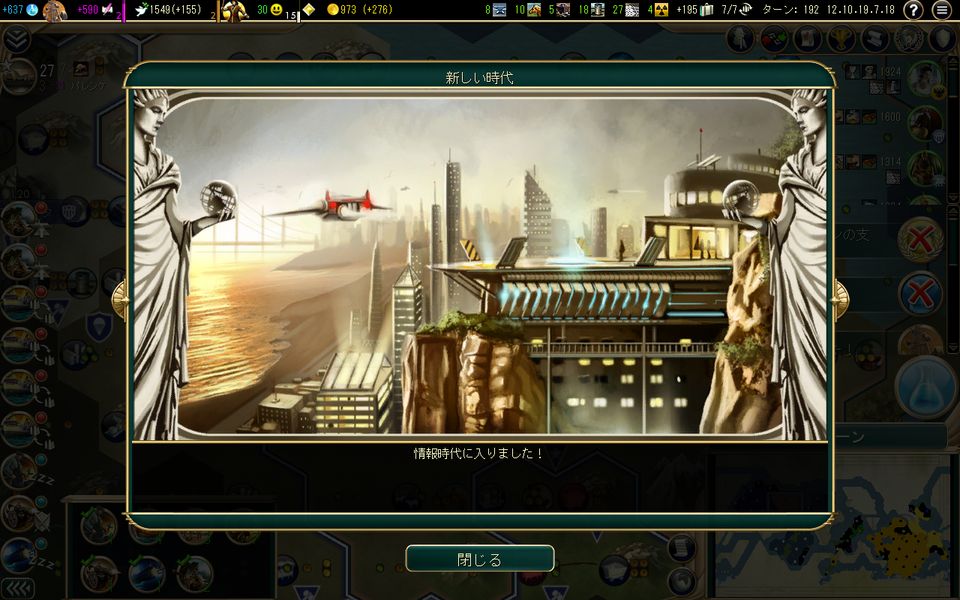Screen dimensions: 960x600
Task: Open the gold coin treasury readout
Action: 333,10
